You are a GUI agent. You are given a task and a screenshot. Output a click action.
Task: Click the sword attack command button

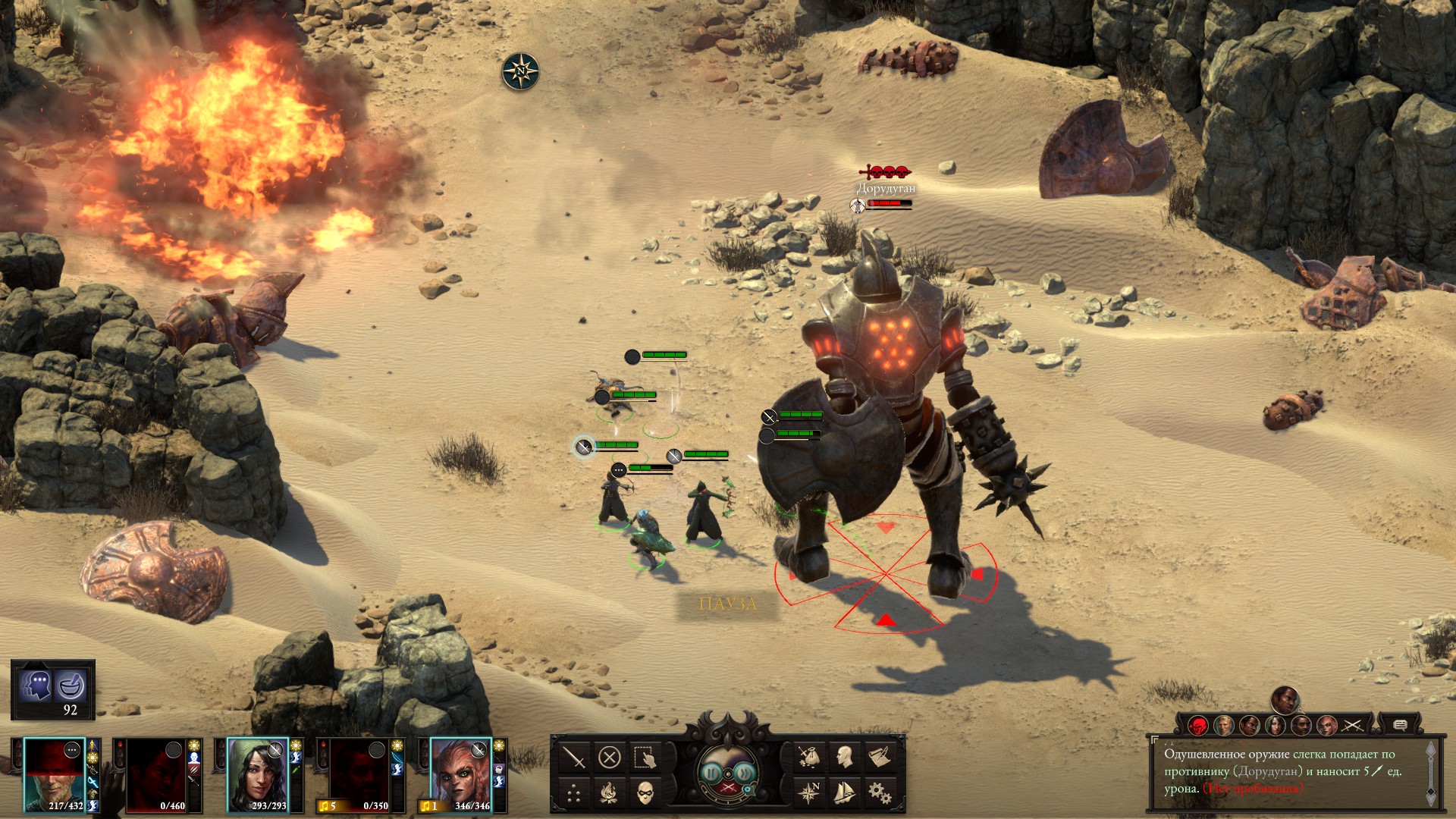click(x=574, y=757)
